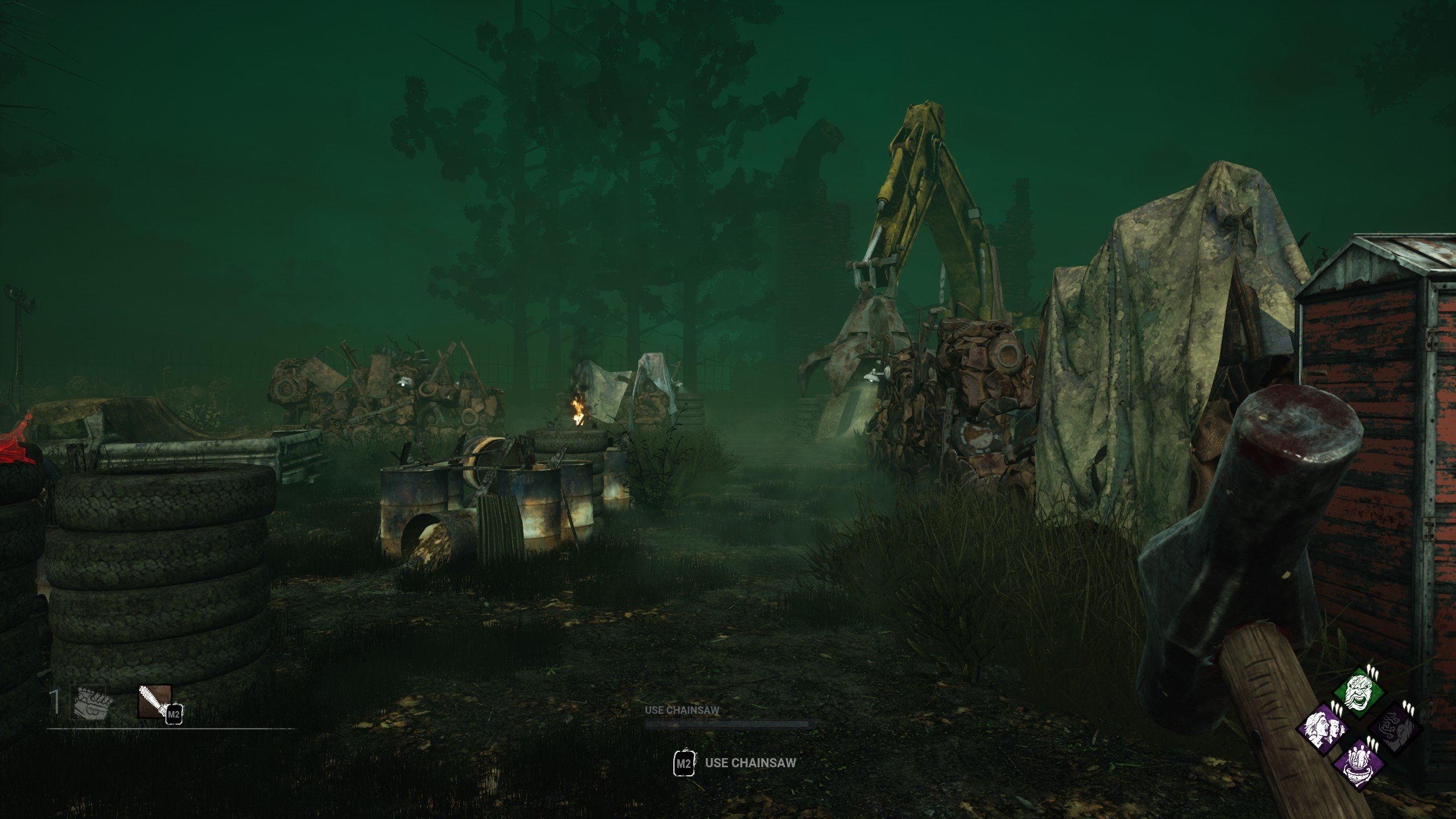The image size is (1456, 819).
Task: Click the number 1 counter in the HUD
Action: coord(55,702)
